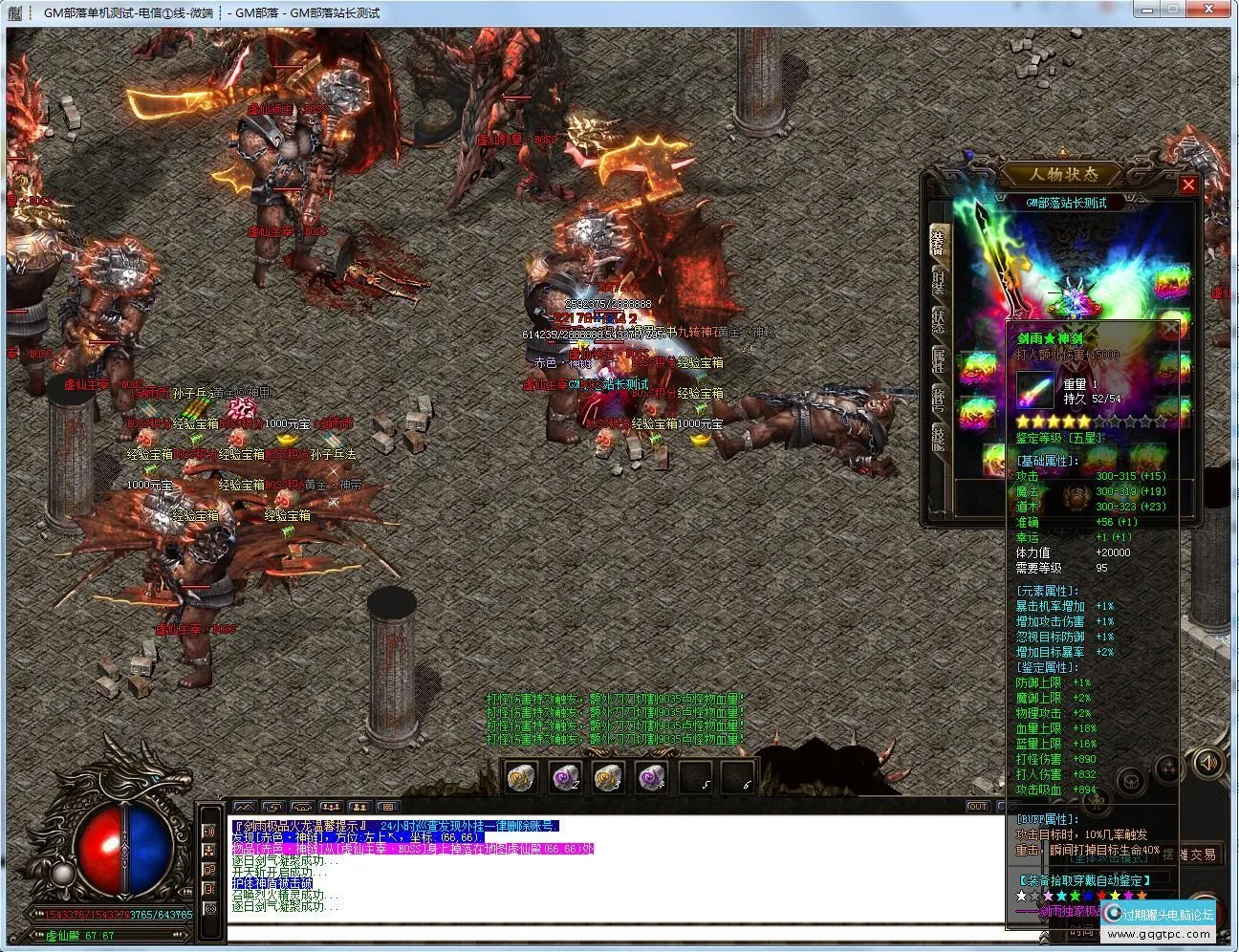Image resolution: width=1239 pixels, height=952 pixels.
Task: Open the grid view icon at the chat toolbar end
Action: point(388,808)
